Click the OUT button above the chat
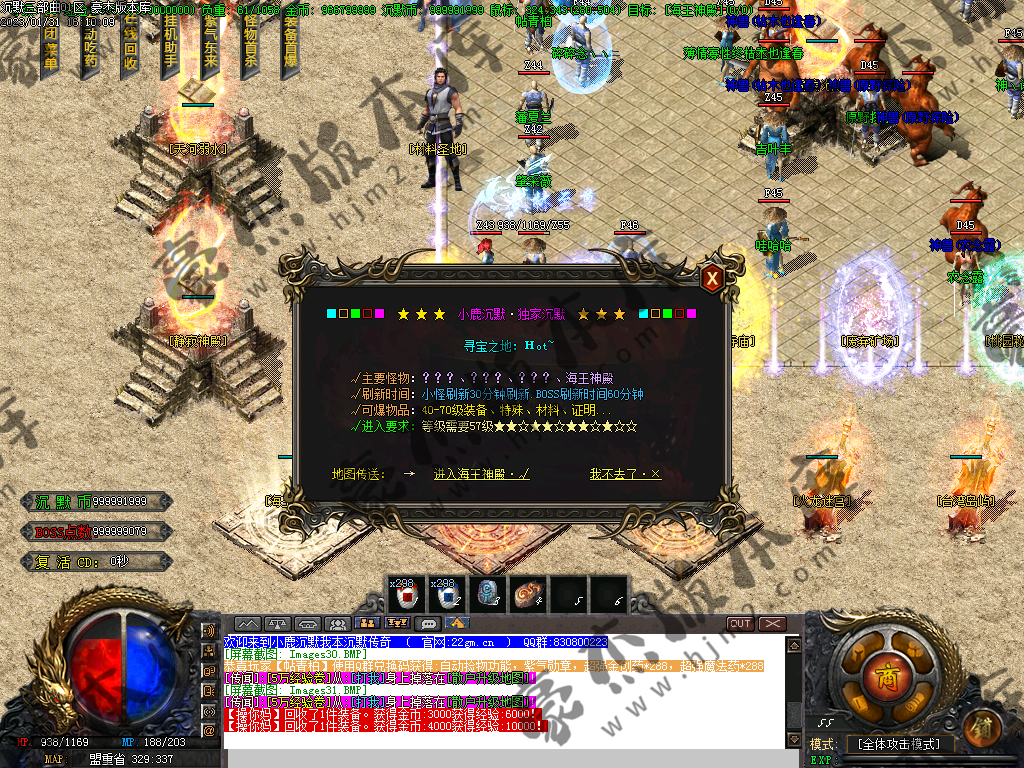This screenshot has width=1024, height=768. [740, 624]
